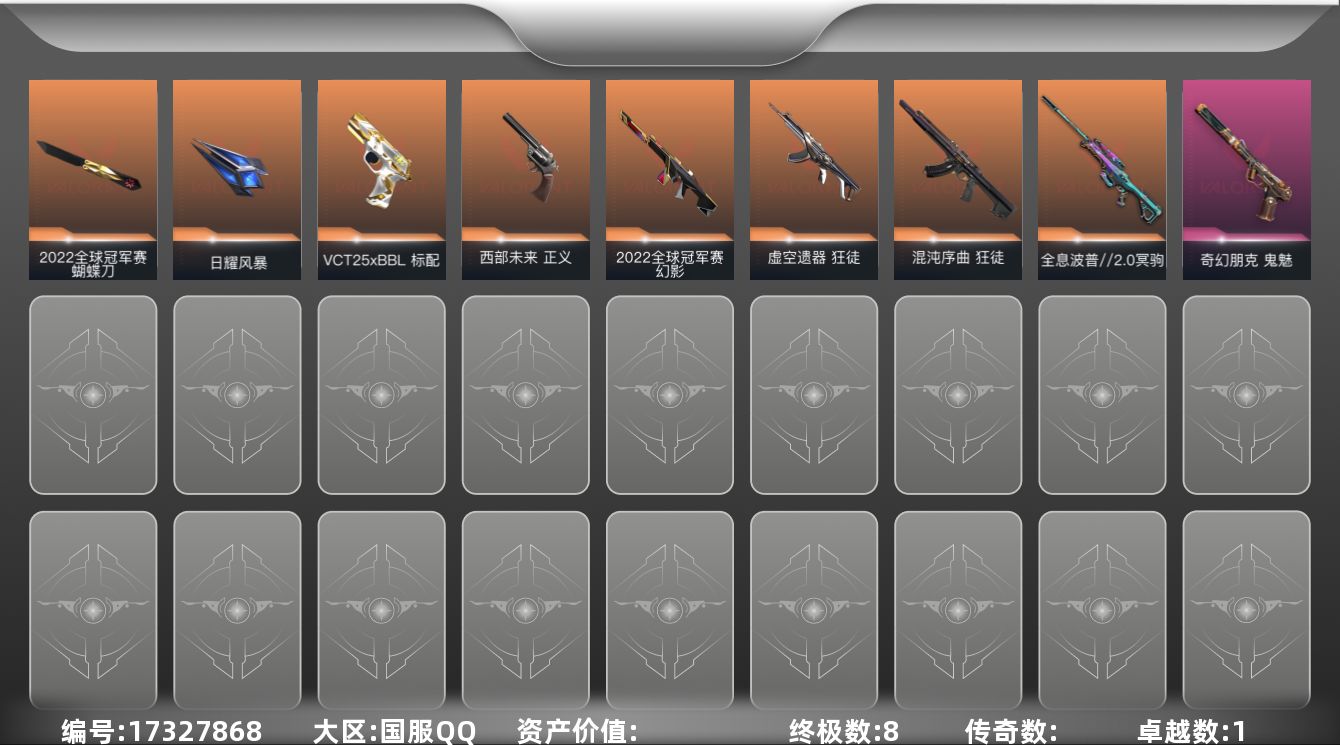Select the 2022全球冠军赛 蝴蝶刀 knife skin

coord(93,175)
